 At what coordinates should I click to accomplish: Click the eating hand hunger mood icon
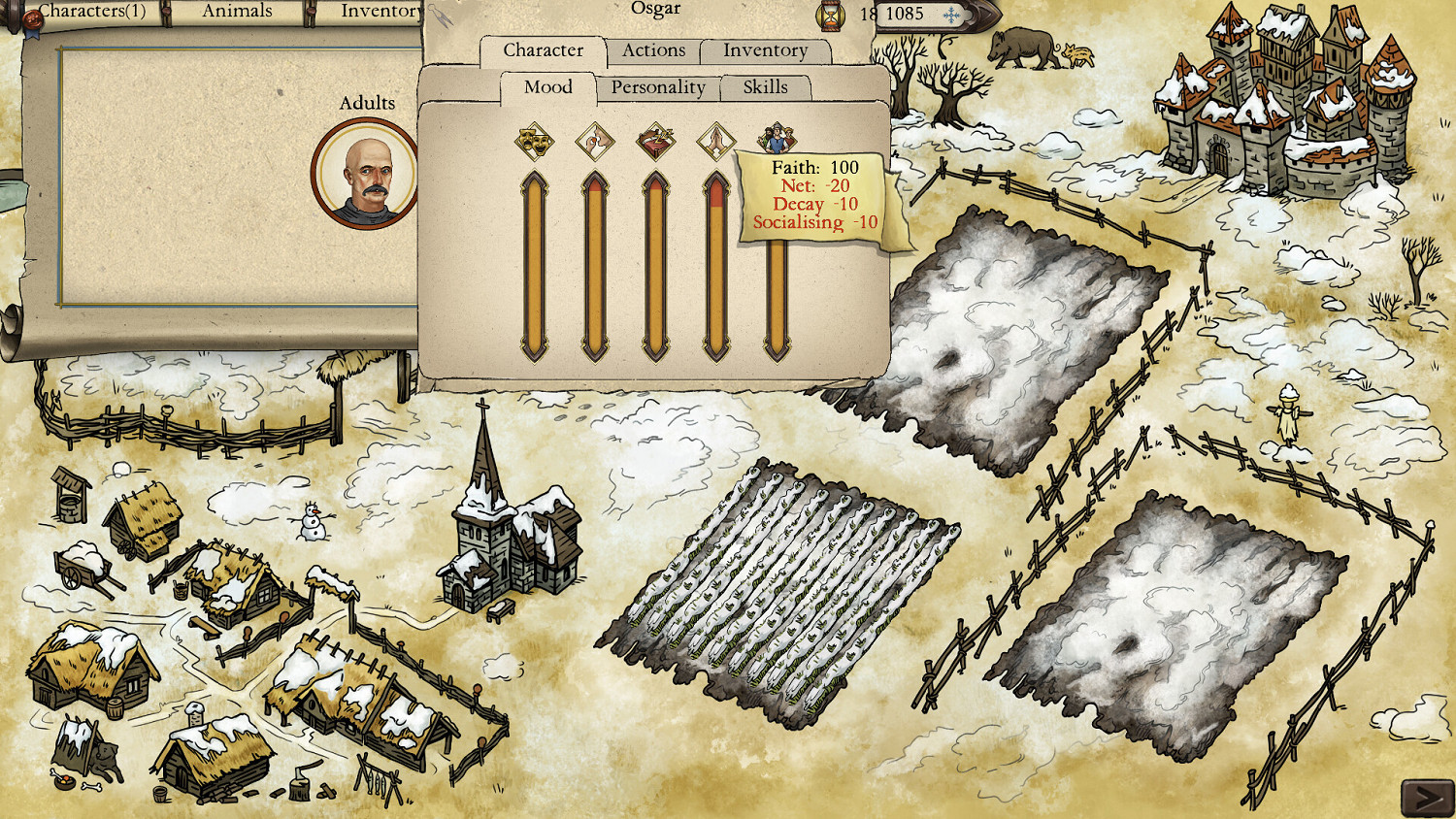click(x=595, y=141)
